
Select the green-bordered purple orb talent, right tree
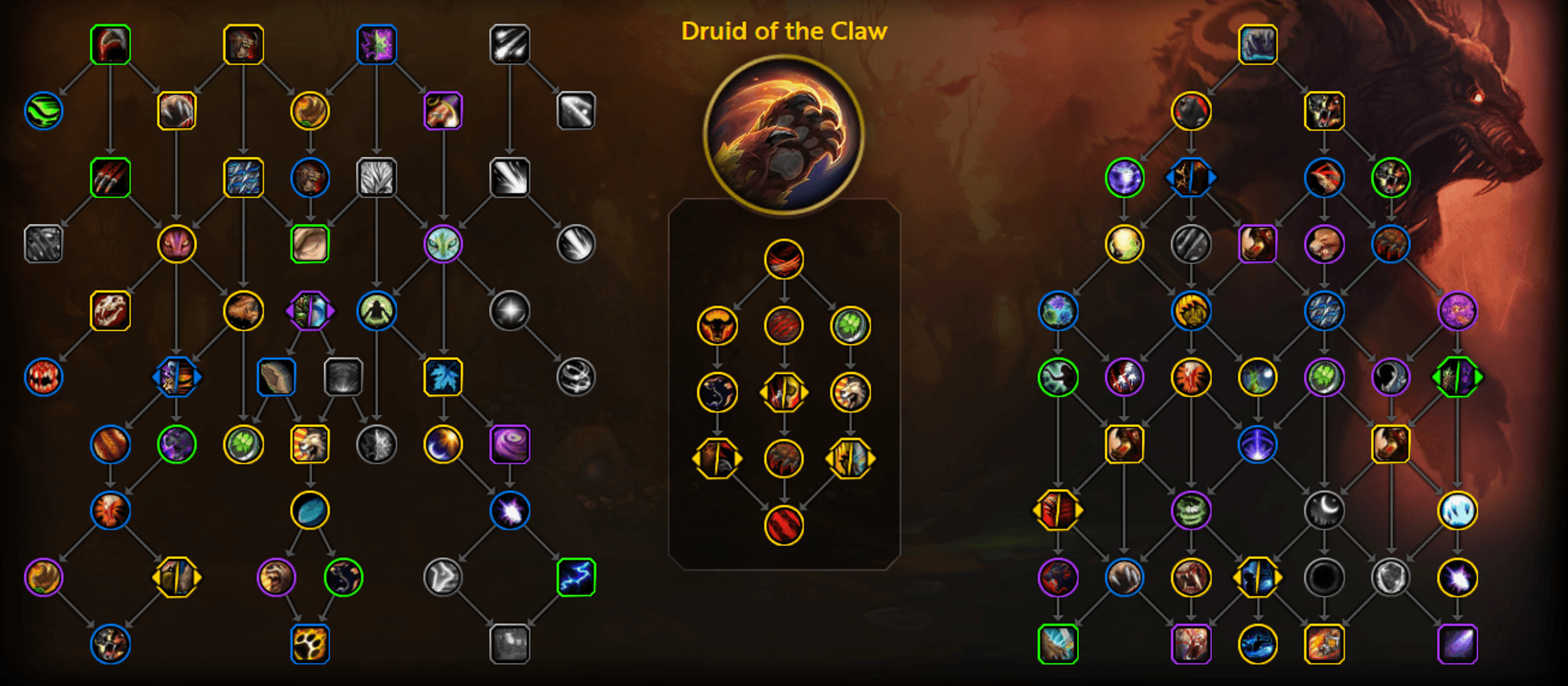1123,178
